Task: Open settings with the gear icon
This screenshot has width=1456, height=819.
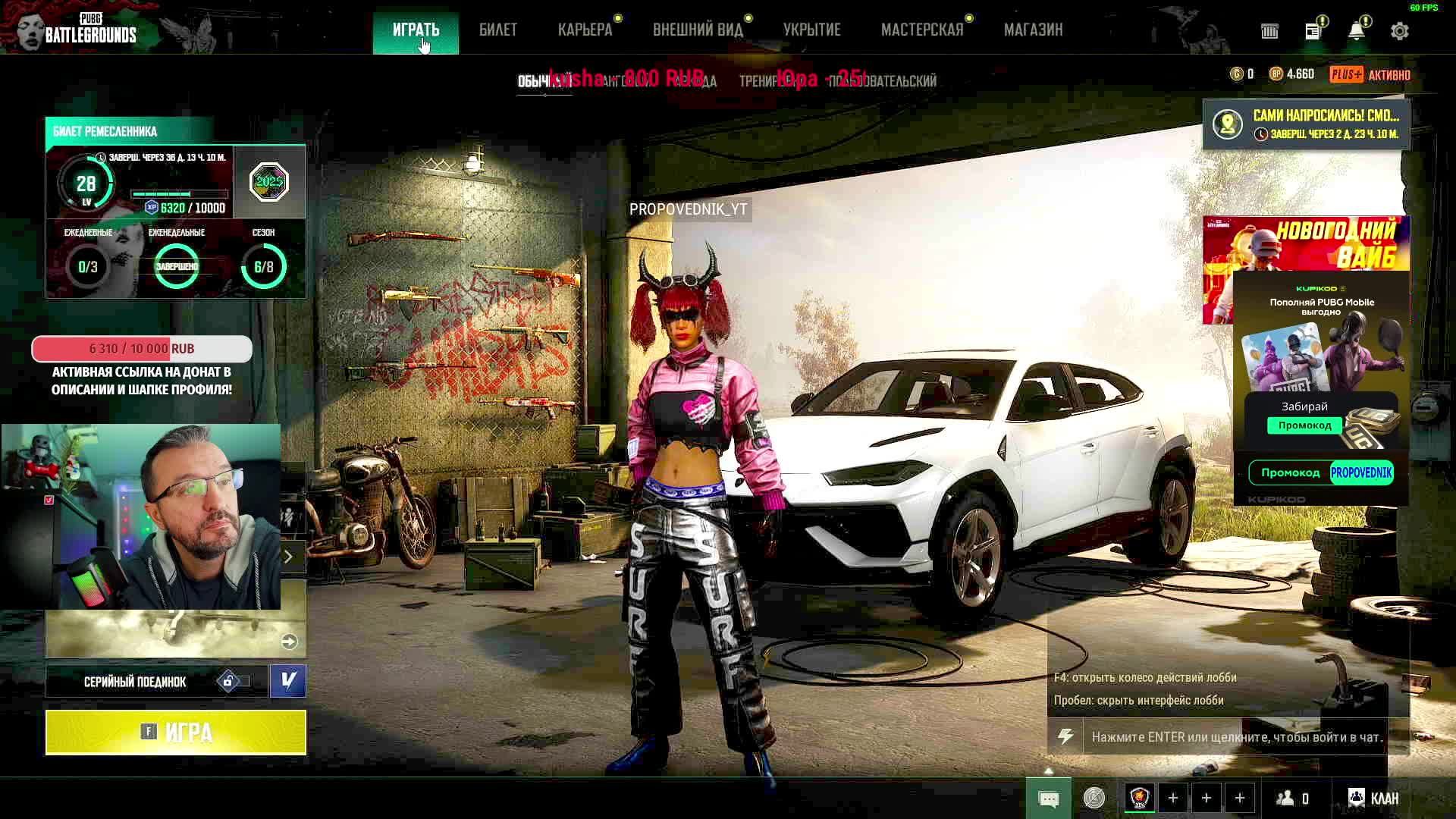Action: (x=1399, y=31)
